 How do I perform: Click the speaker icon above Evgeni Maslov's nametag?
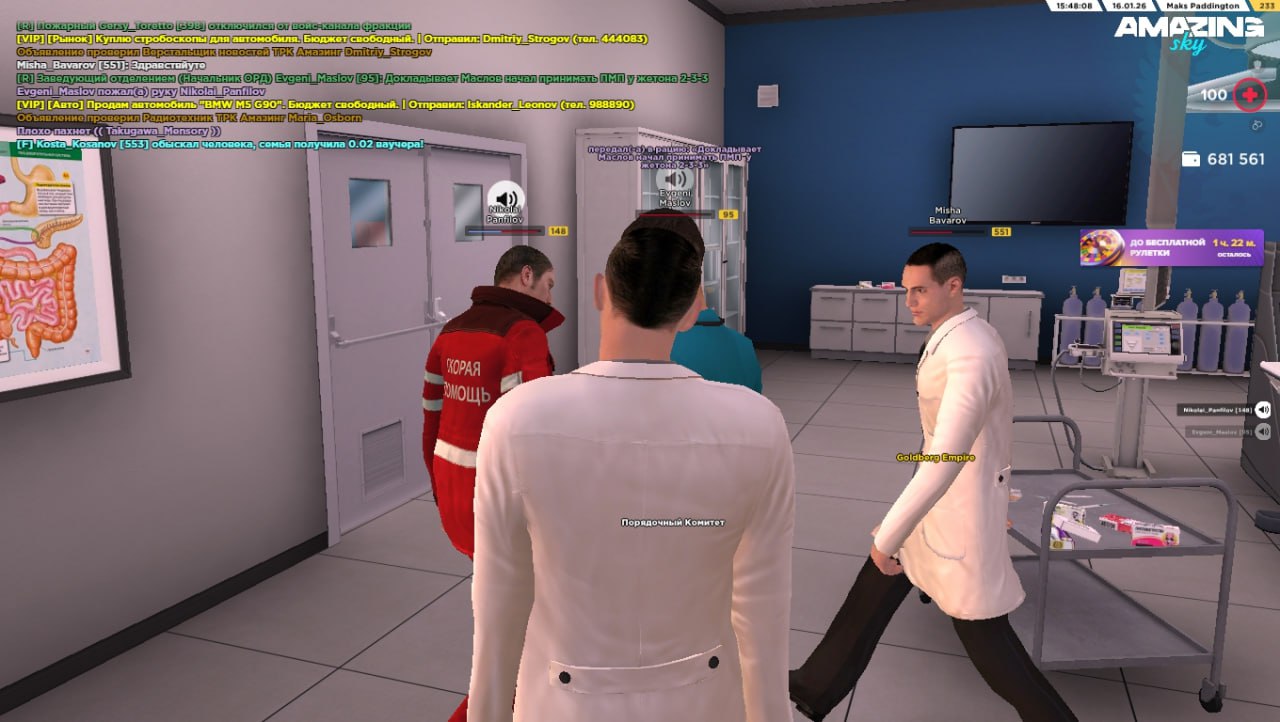point(676,178)
